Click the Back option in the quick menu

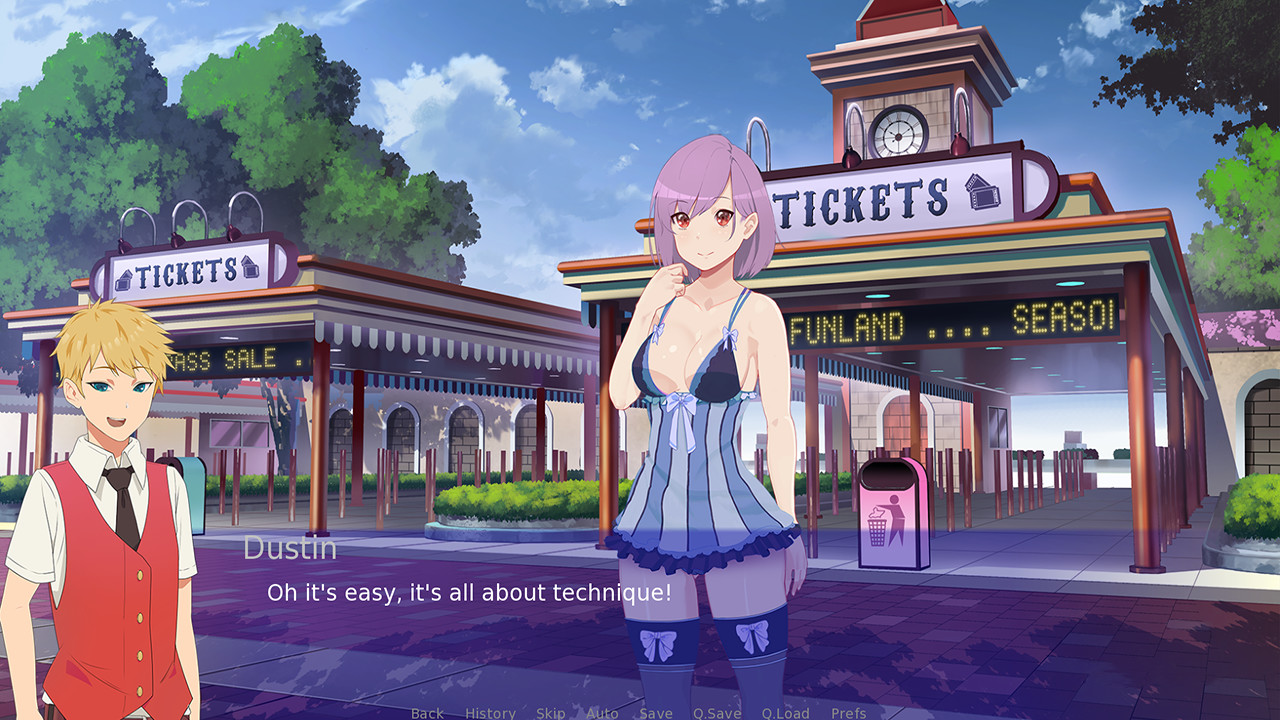tap(428, 710)
